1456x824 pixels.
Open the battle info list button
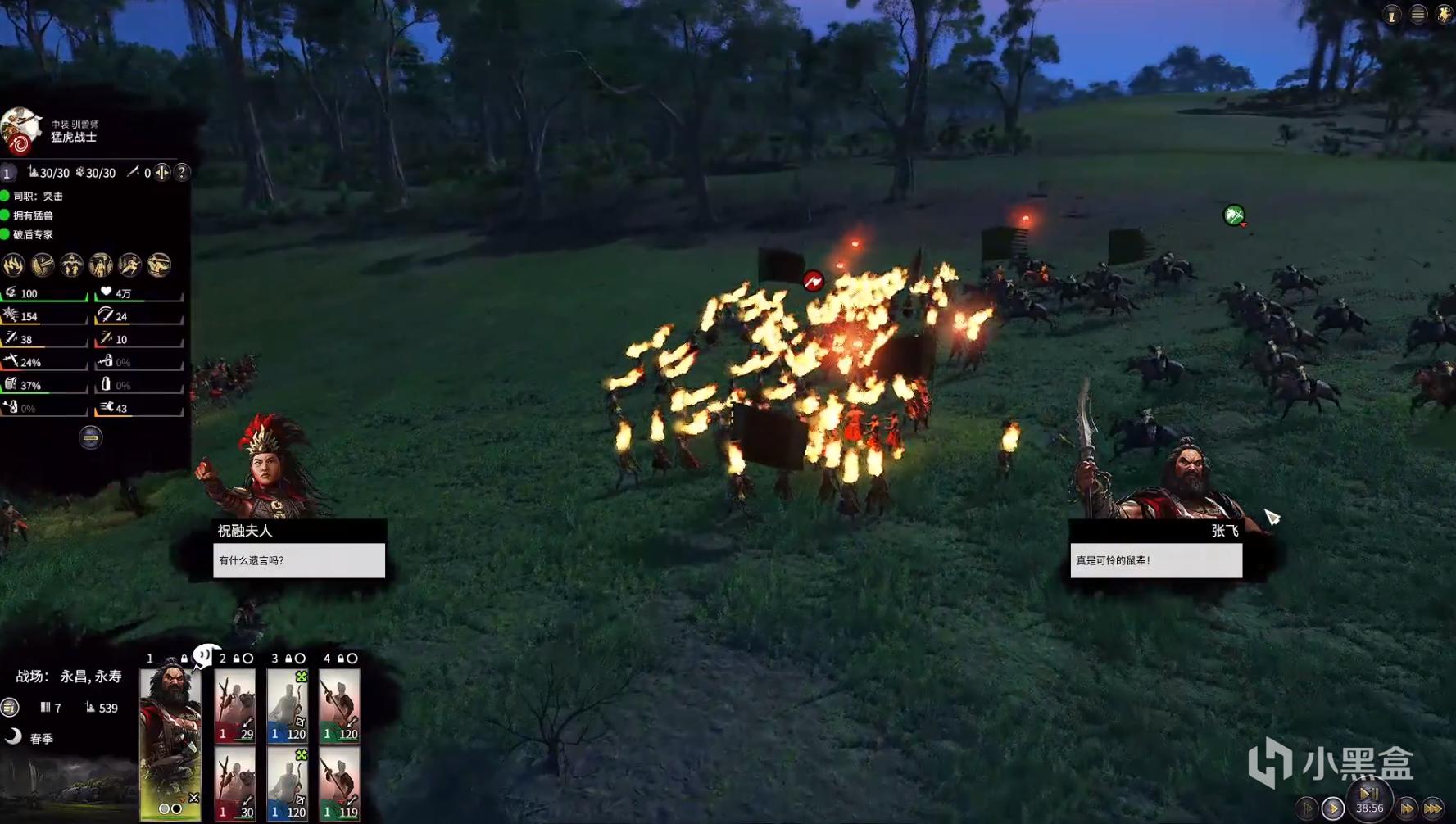coord(10,707)
